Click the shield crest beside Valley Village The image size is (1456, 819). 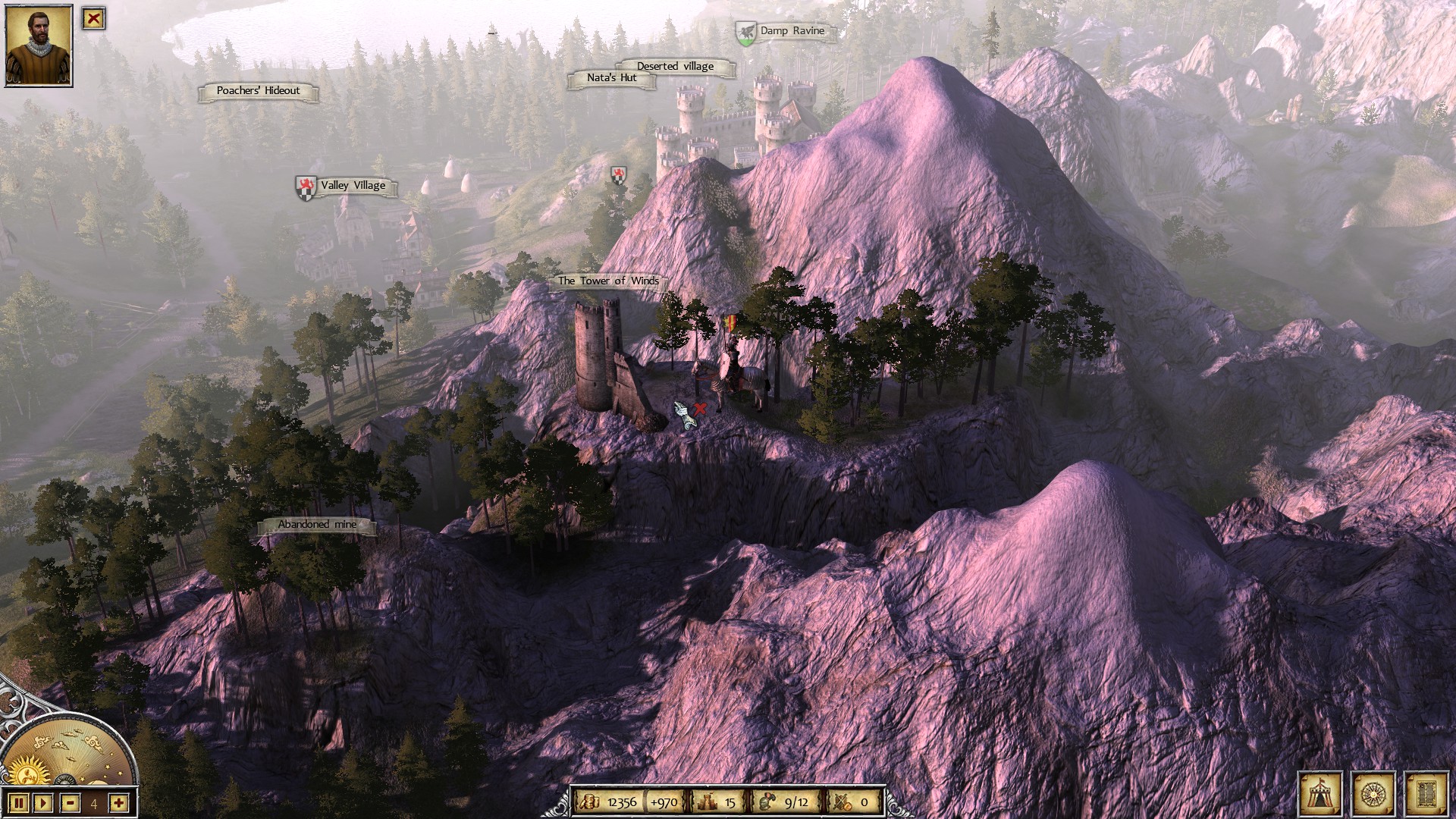[x=306, y=187]
